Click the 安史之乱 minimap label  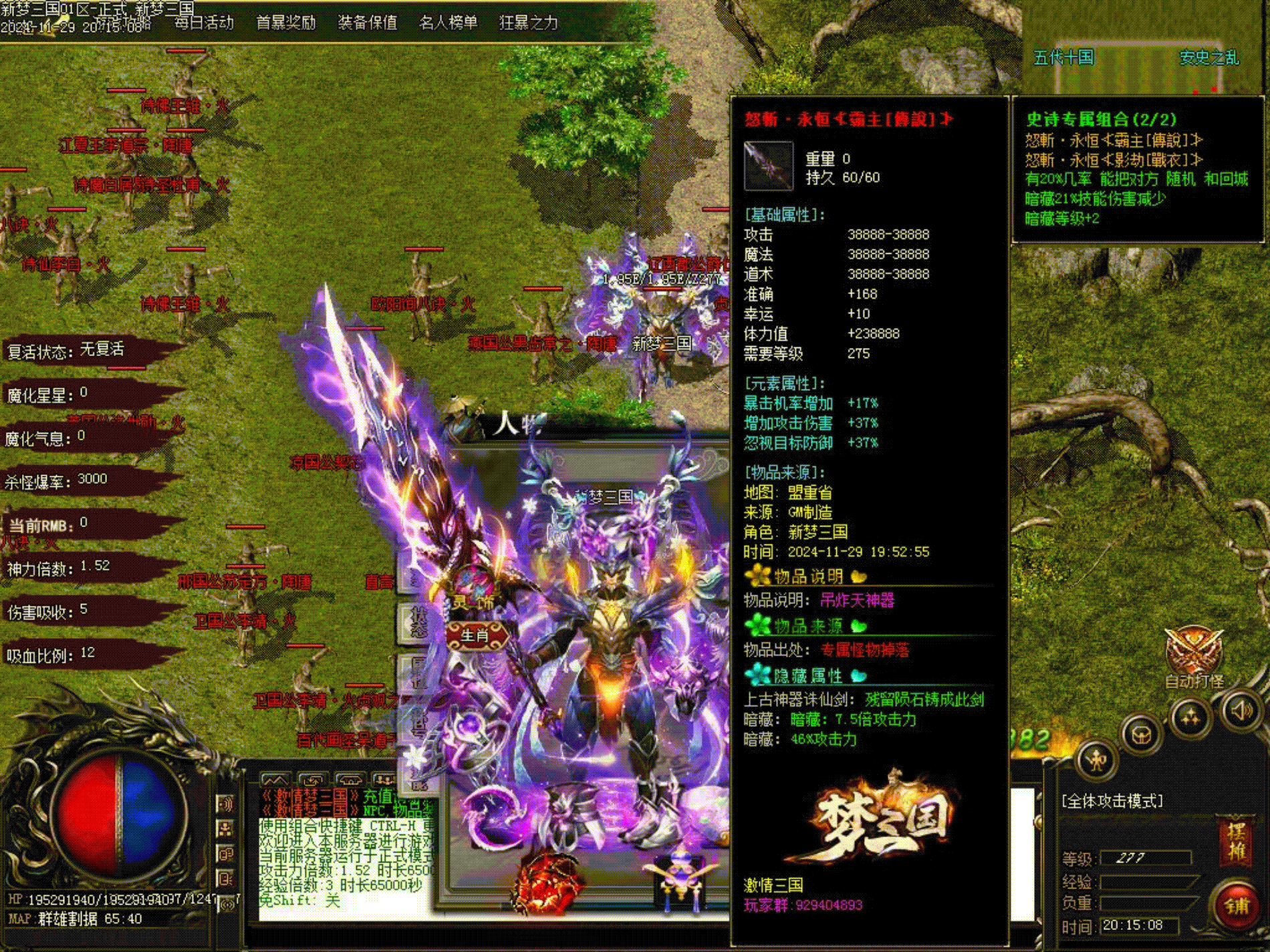click(x=1209, y=57)
